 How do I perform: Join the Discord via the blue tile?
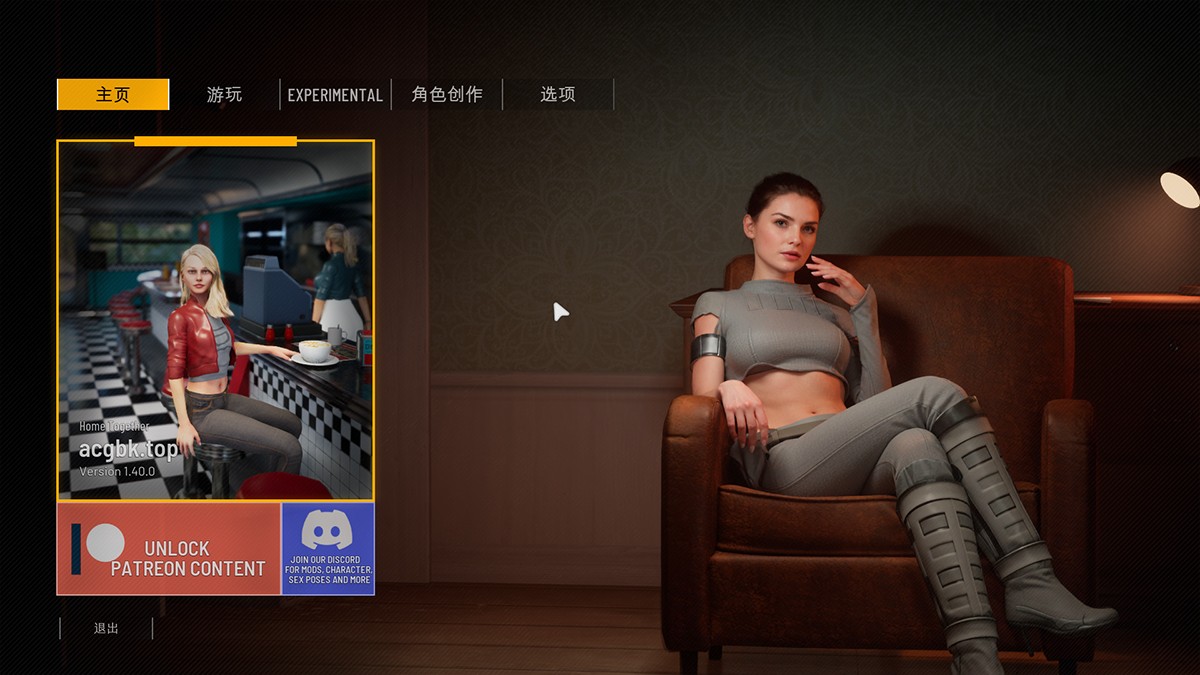click(x=328, y=549)
